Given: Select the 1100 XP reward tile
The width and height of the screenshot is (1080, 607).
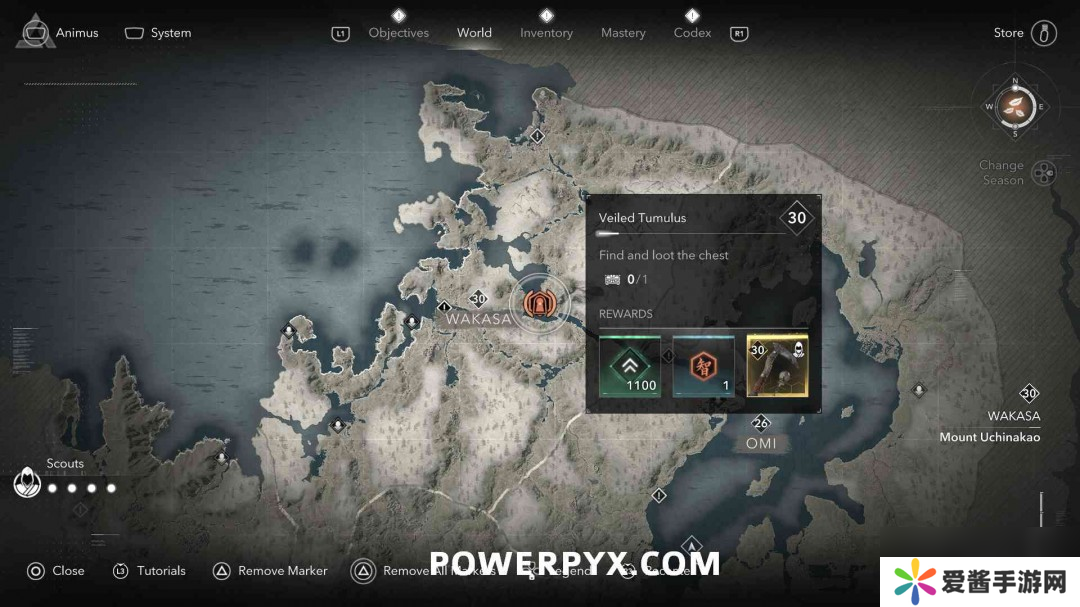Looking at the screenshot, I should (x=630, y=366).
